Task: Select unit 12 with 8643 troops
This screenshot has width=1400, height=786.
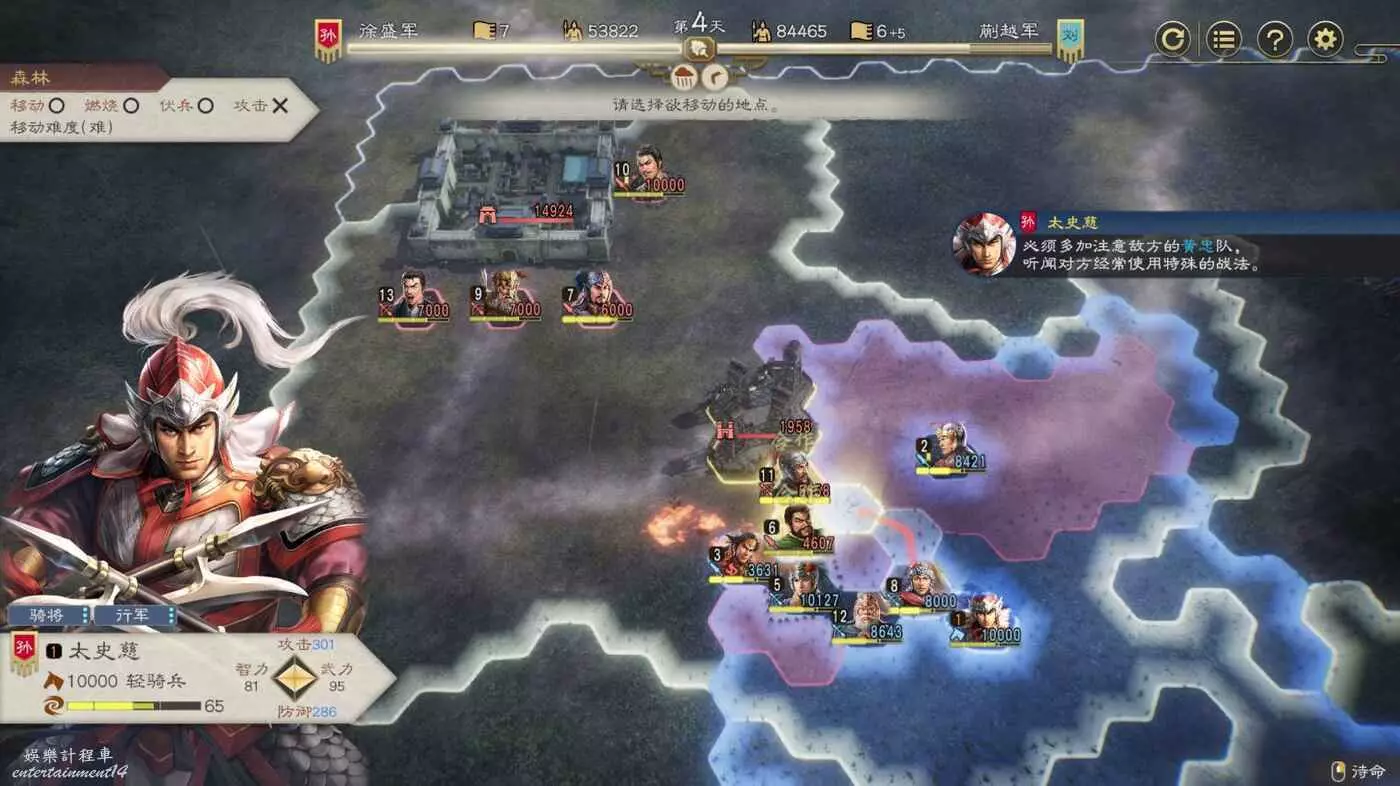Action: (x=866, y=616)
